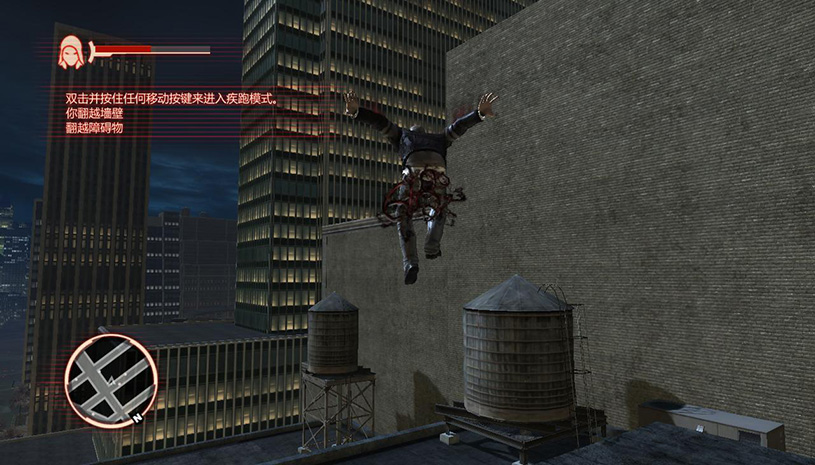This screenshot has height=465, width=815.
Task: Select the hooded character portrait icon
Action: [x=71, y=51]
